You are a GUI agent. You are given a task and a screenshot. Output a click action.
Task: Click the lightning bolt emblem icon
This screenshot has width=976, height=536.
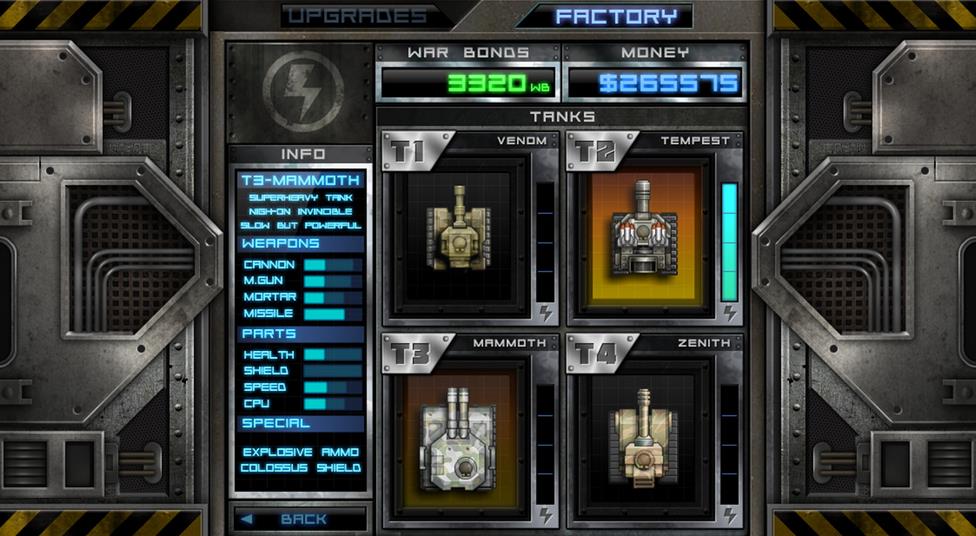click(x=302, y=91)
